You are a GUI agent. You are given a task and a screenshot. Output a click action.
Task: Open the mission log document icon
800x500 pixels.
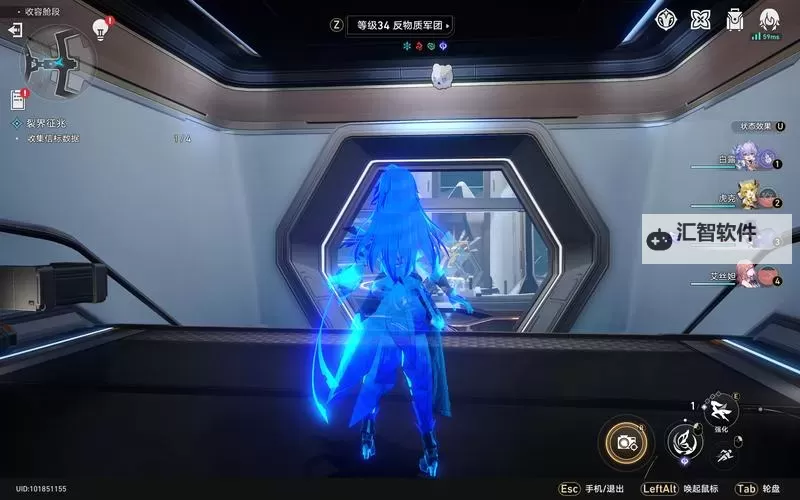point(17,99)
